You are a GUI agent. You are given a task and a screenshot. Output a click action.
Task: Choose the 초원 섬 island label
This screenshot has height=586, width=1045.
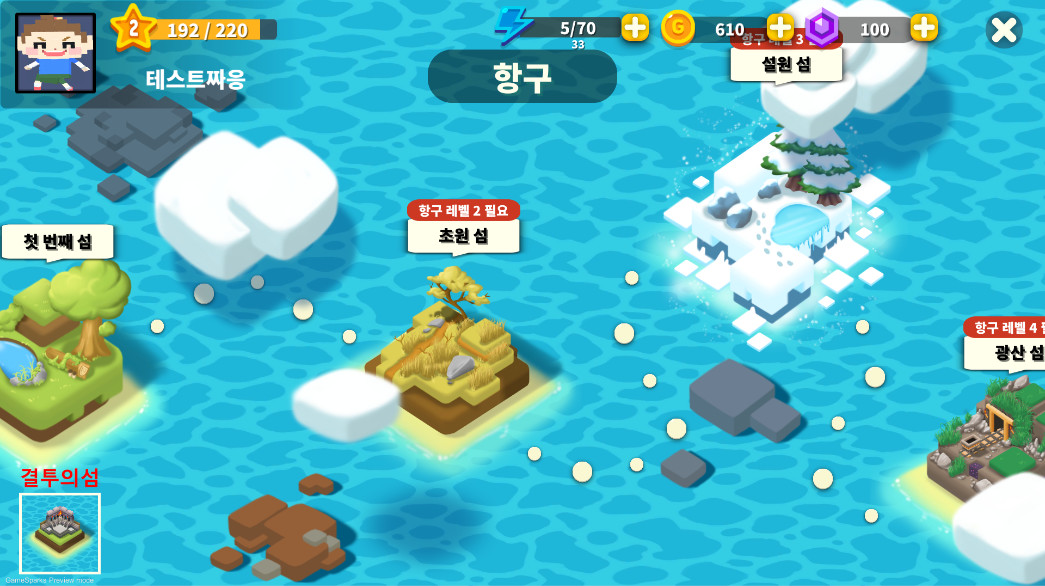point(463,235)
